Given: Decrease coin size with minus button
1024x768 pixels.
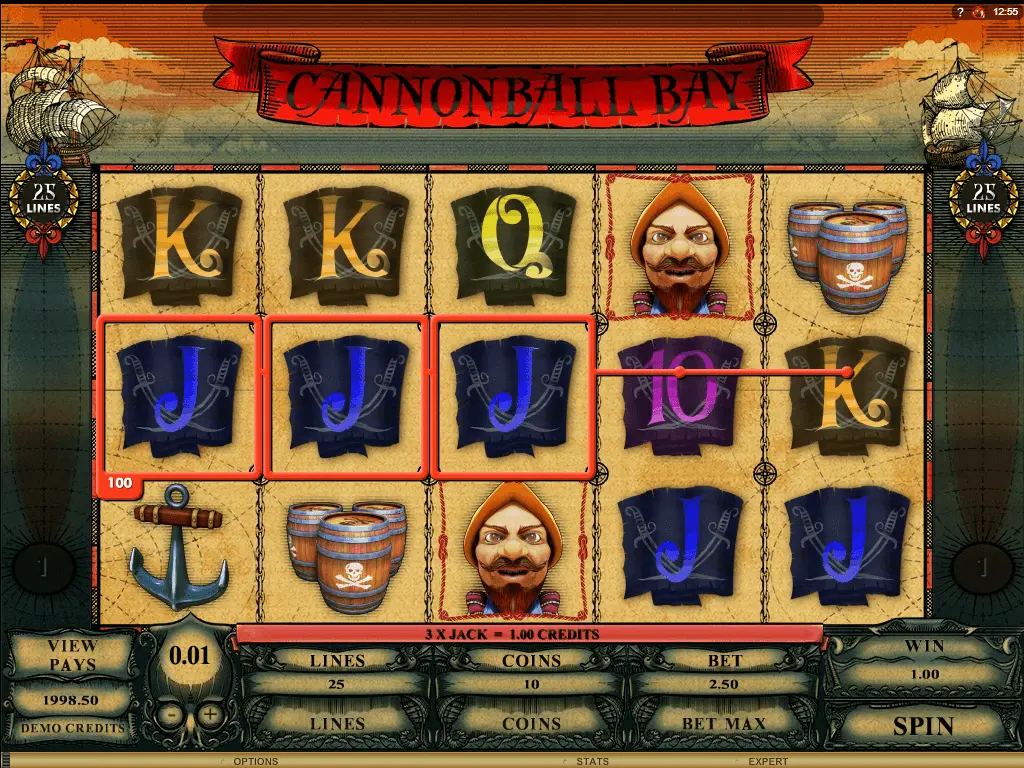Looking at the screenshot, I should click(172, 715).
